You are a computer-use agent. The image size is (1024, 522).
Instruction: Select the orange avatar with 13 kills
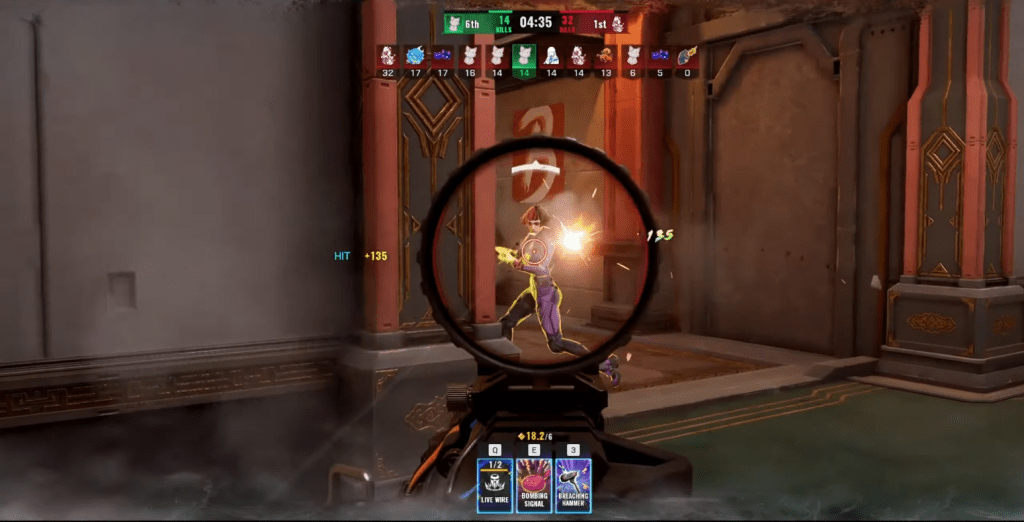point(605,56)
